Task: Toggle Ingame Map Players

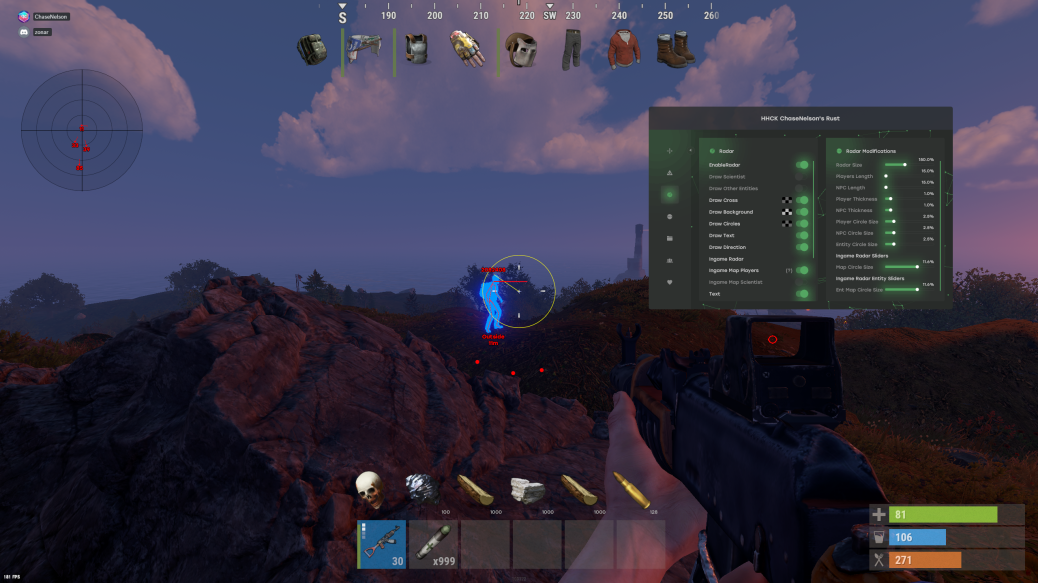Action: point(802,270)
